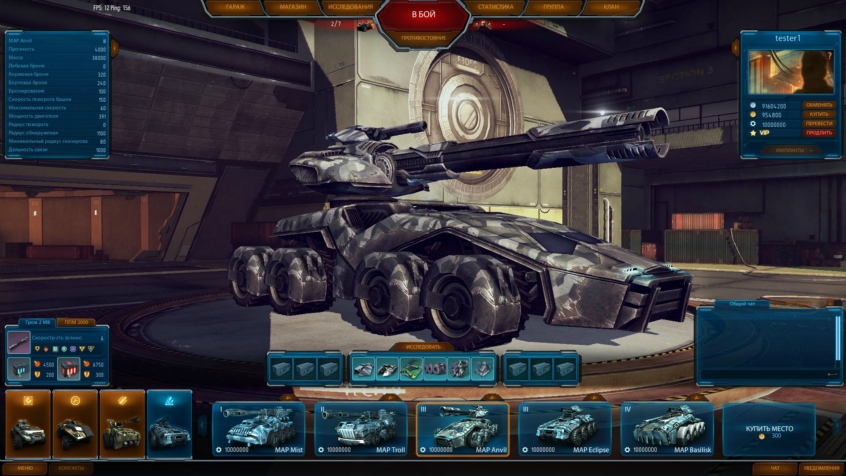Open the Меню button
The height and width of the screenshot is (476, 846).
pos(25,468)
